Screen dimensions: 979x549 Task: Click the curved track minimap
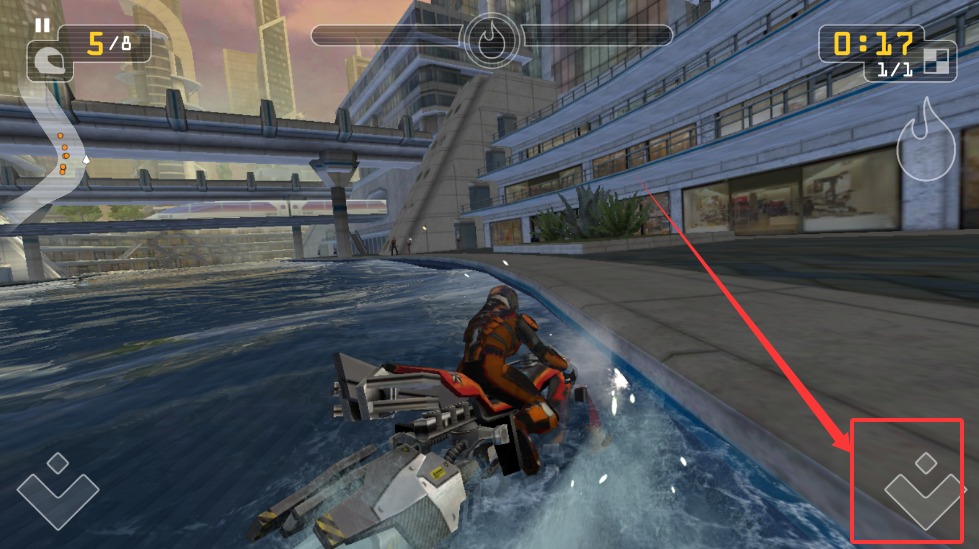tap(50, 150)
